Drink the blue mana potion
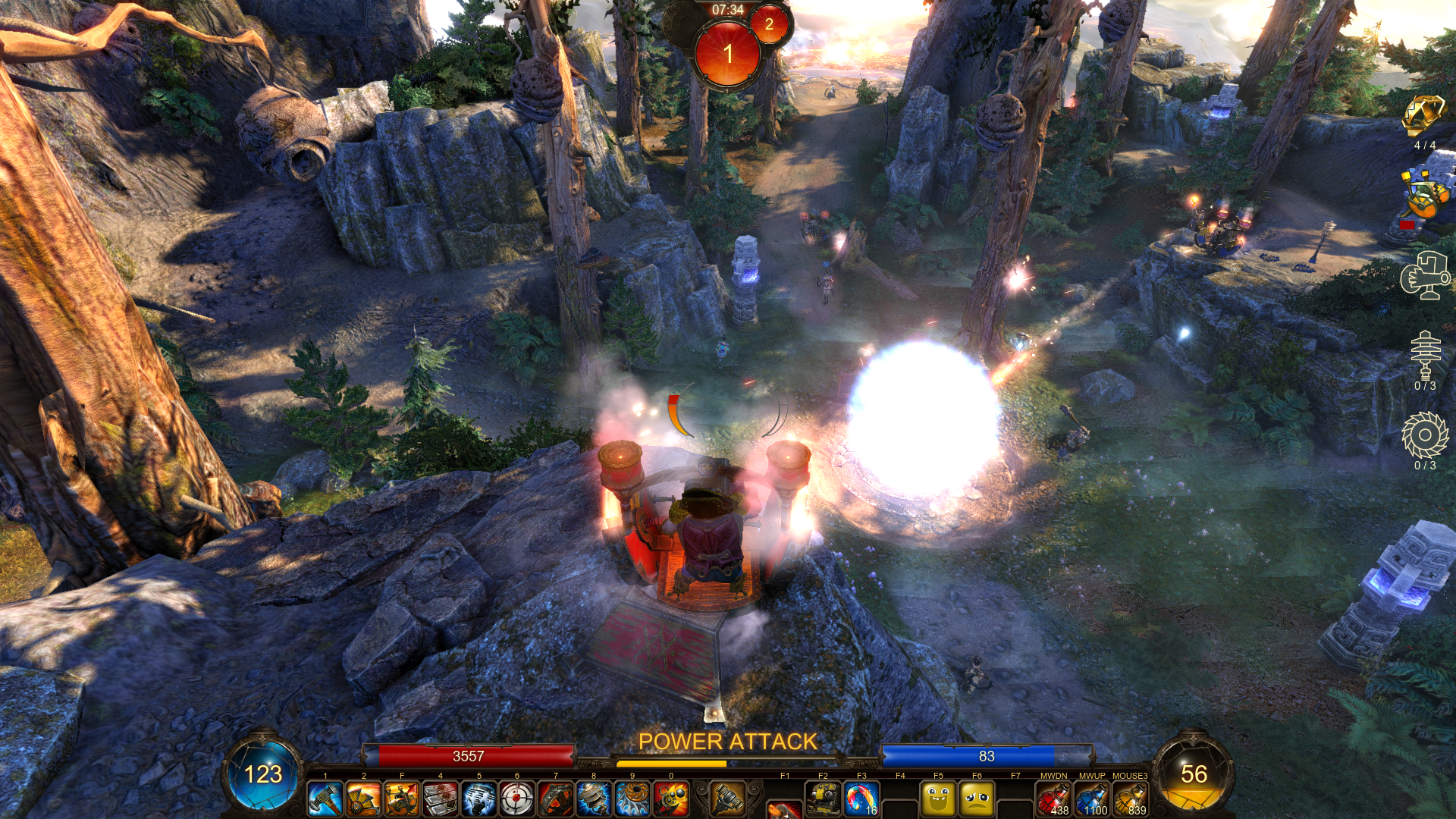 point(1092,799)
